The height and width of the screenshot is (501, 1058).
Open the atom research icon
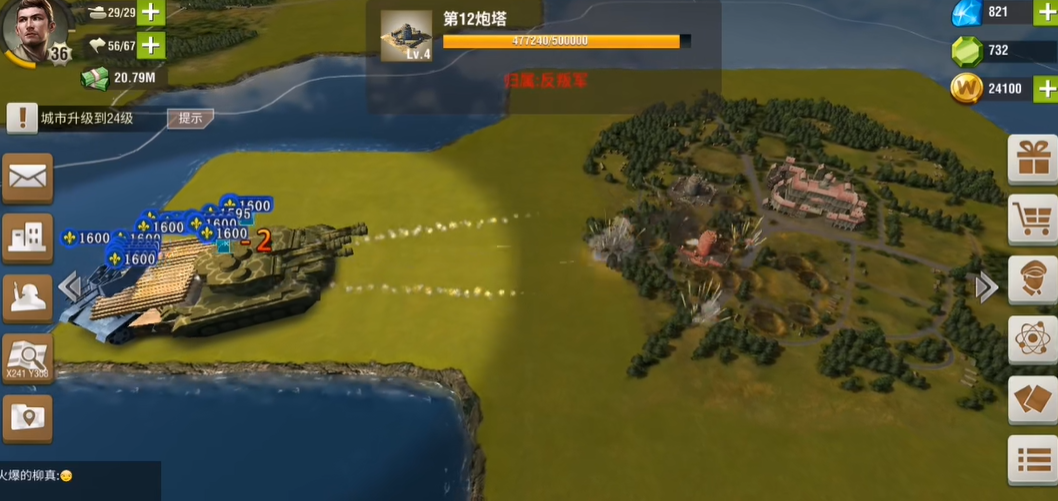pyautogui.click(x=1032, y=340)
